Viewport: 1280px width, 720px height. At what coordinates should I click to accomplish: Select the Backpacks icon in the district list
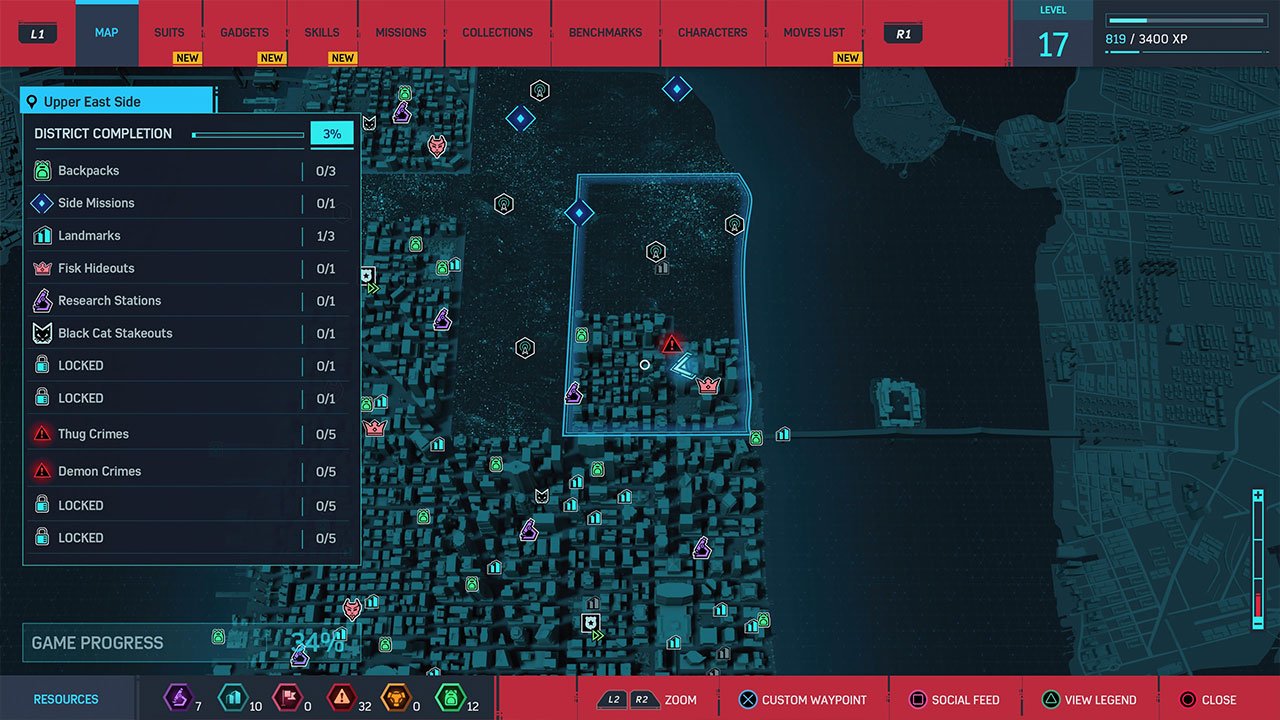click(44, 170)
